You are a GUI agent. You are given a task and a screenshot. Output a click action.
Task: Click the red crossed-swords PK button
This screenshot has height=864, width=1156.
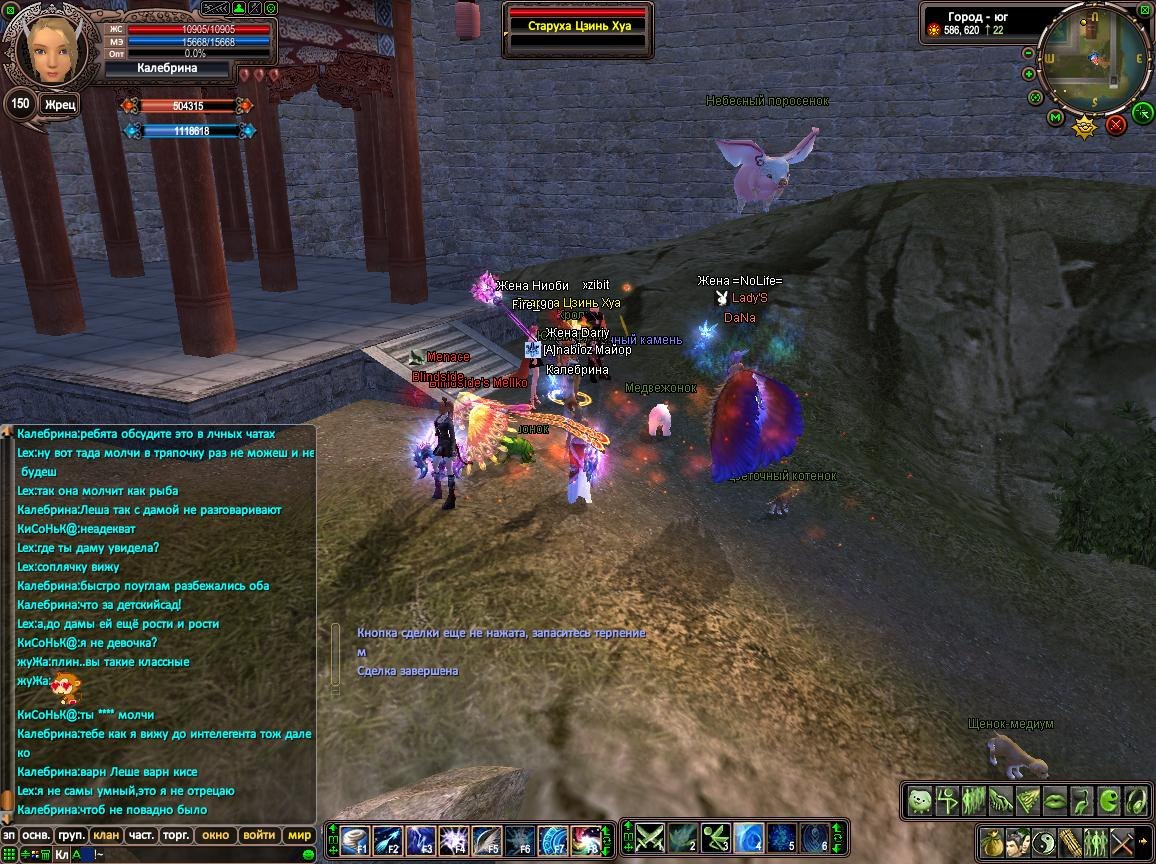tap(1117, 124)
